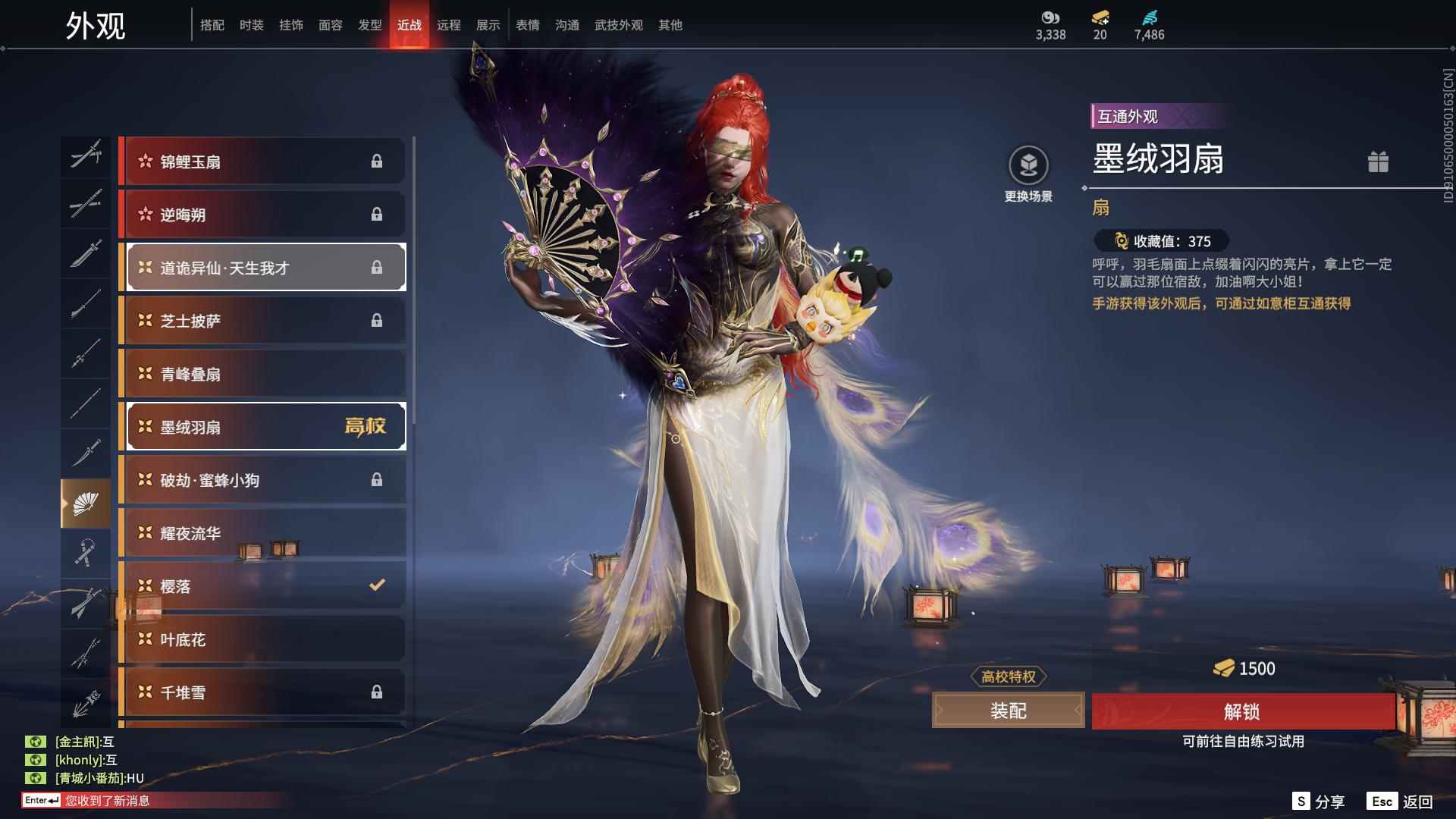The width and height of the screenshot is (1456, 819).
Task: Select the 发型 tab
Action: point(369,25)
